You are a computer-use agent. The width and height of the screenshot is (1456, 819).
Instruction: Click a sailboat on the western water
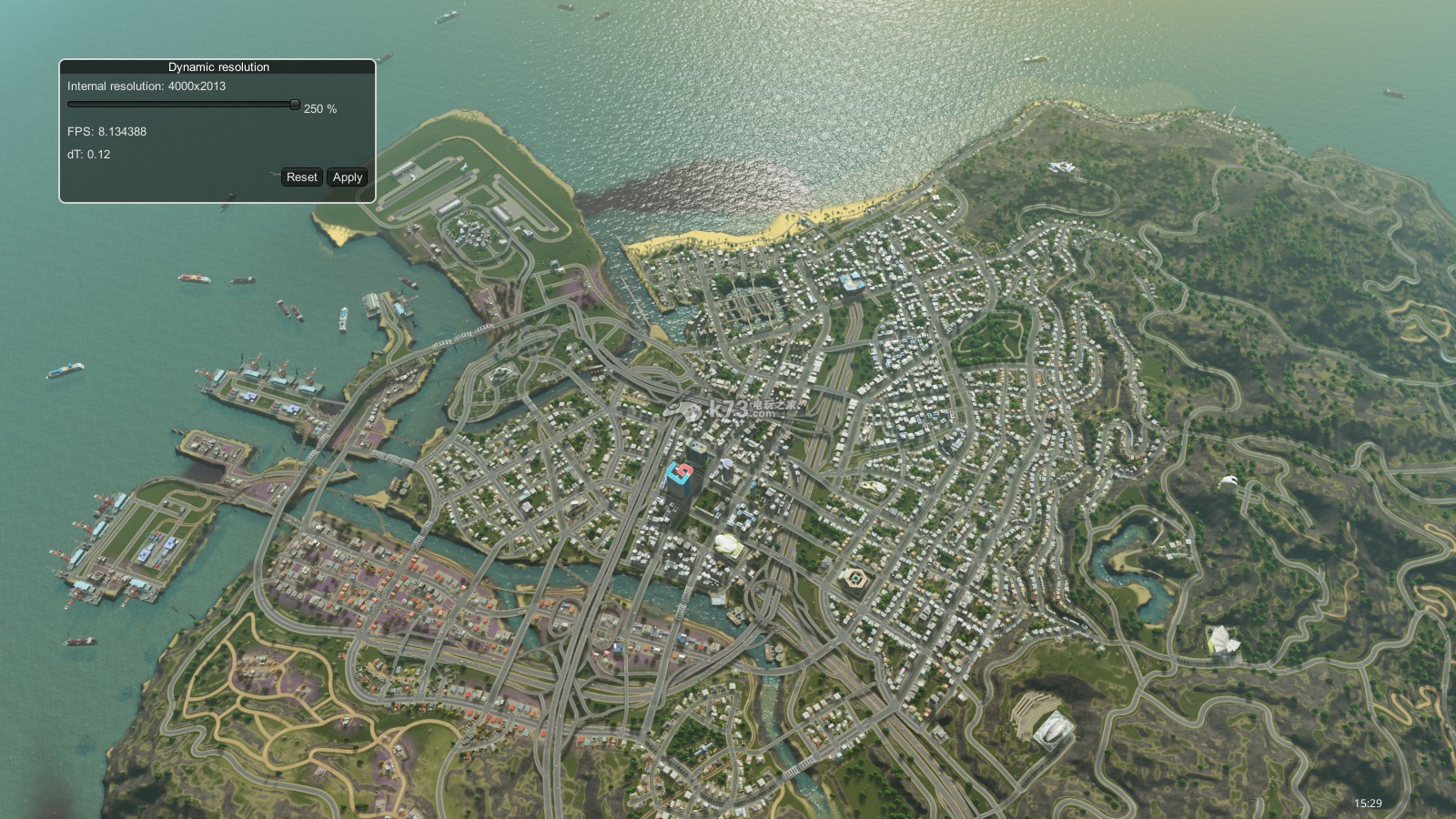coord(124,604)
